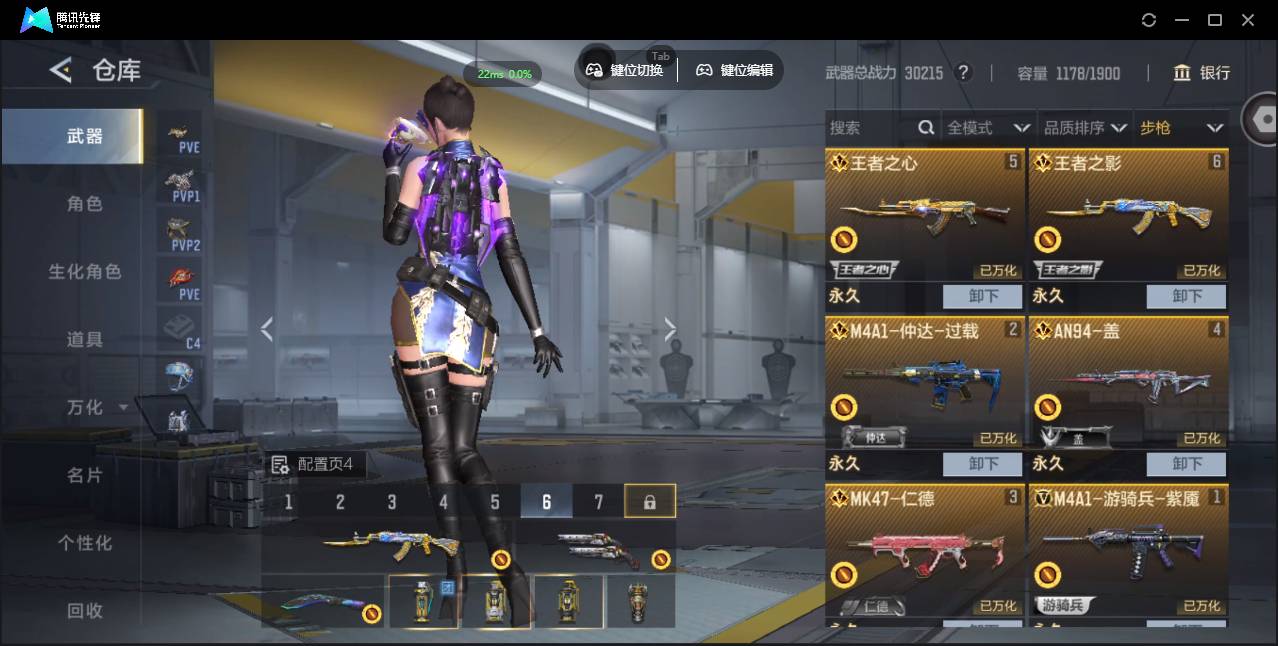Open the 键位编辑 key mapping editor
The image size is (1278, 646).
point(735,70)
